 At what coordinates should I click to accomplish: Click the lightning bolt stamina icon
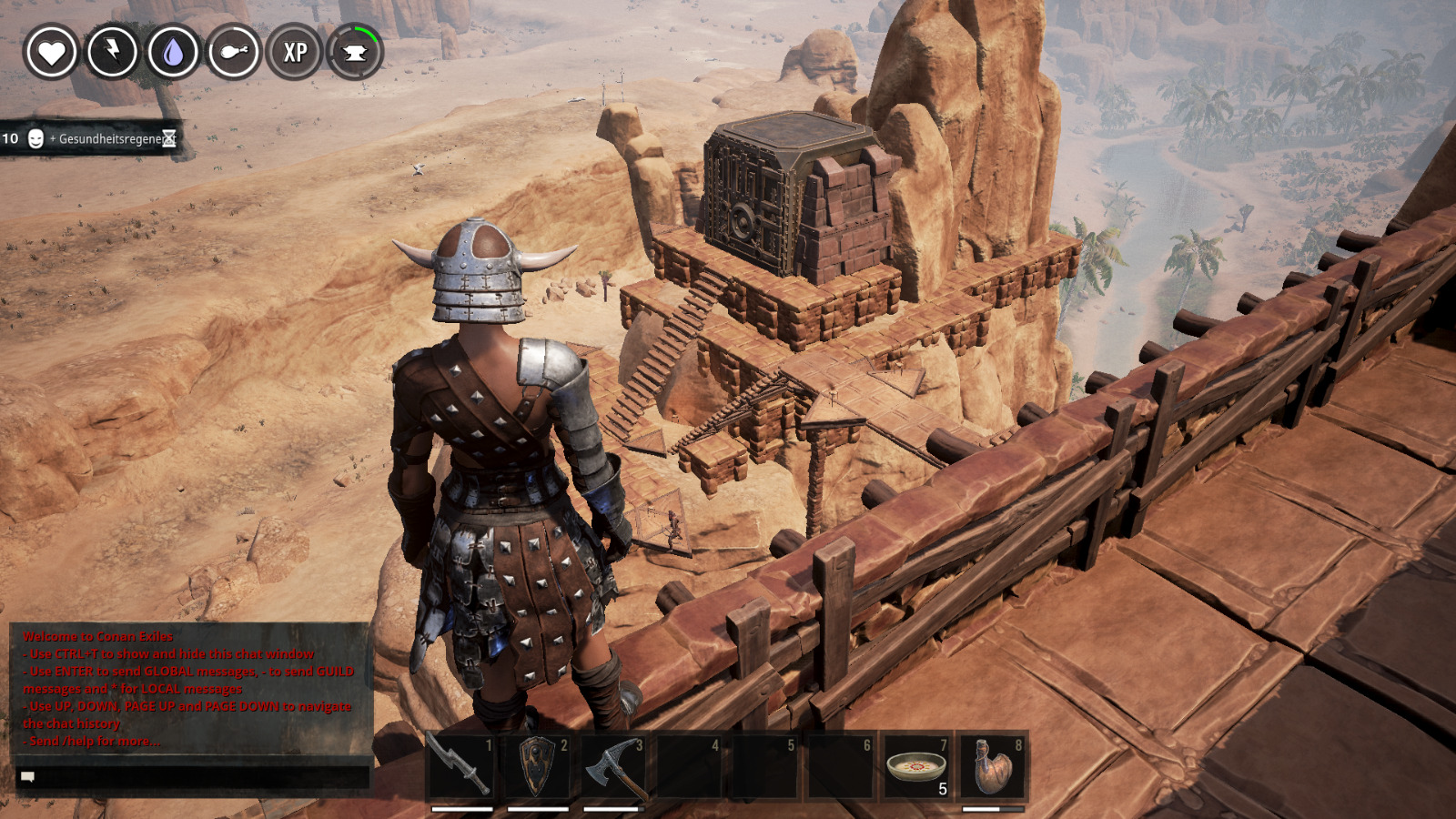tap(112, 52)
